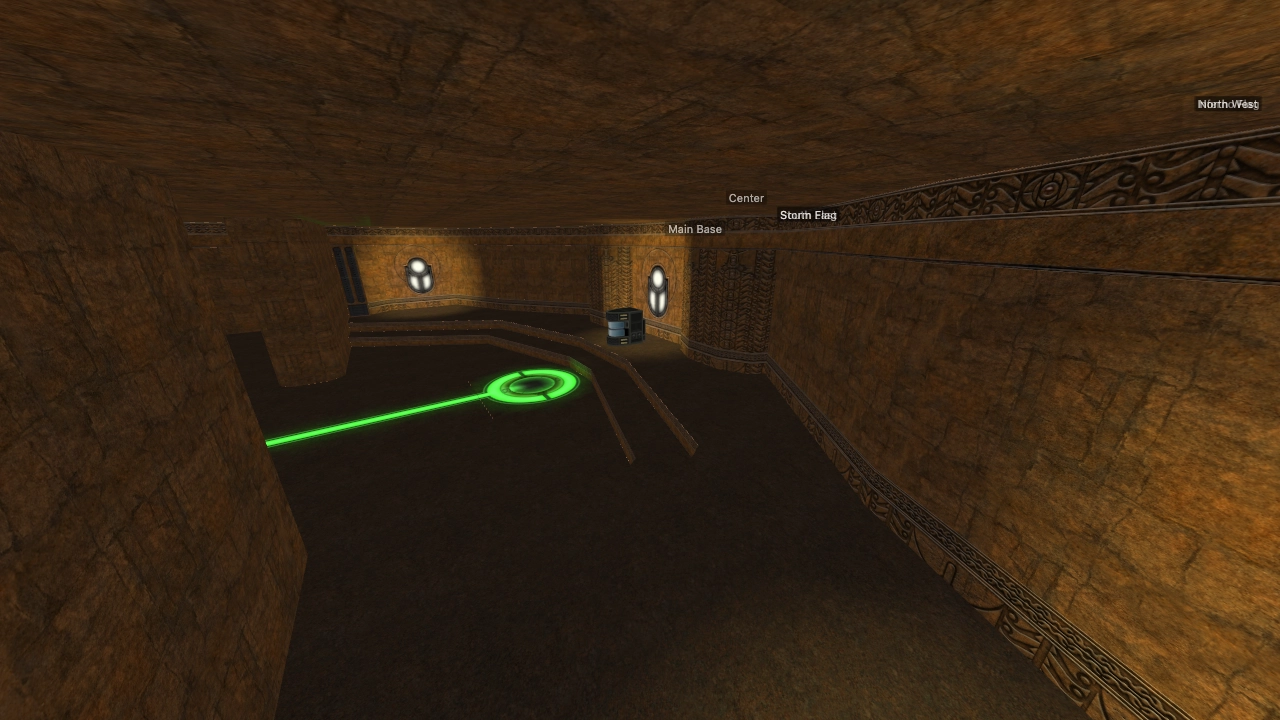Click the center of the green waypoint marker
Screen dimensions: 1280x720
point(532,384)
